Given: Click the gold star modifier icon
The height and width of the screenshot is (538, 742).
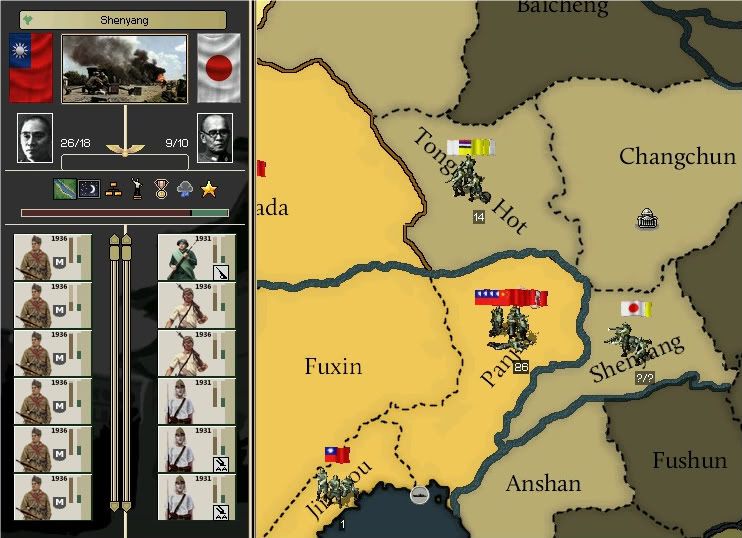Looking at the screenshot, I should tap(209, 188).
